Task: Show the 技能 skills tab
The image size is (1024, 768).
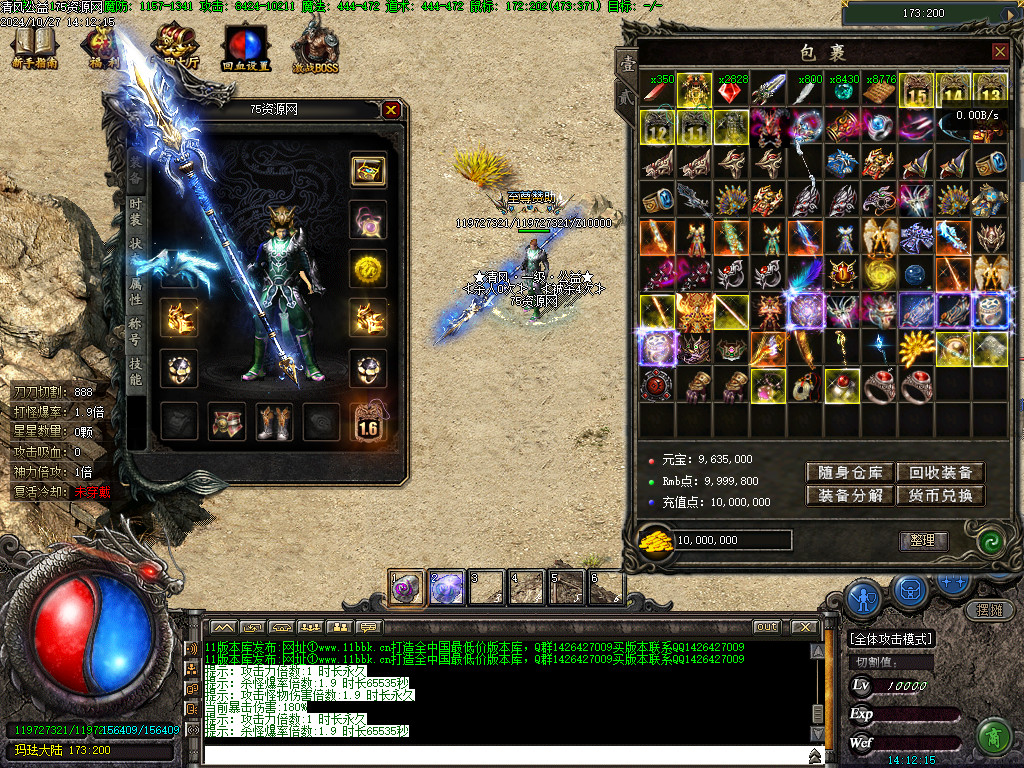Action: (x=136, y=370)
